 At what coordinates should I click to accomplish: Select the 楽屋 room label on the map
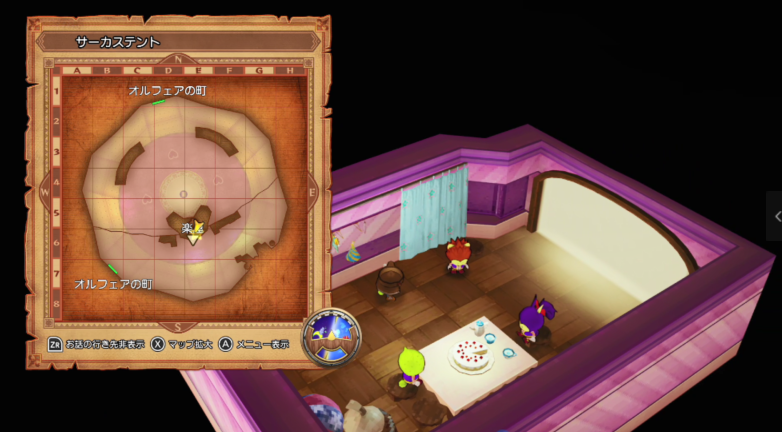click(193, 229)
